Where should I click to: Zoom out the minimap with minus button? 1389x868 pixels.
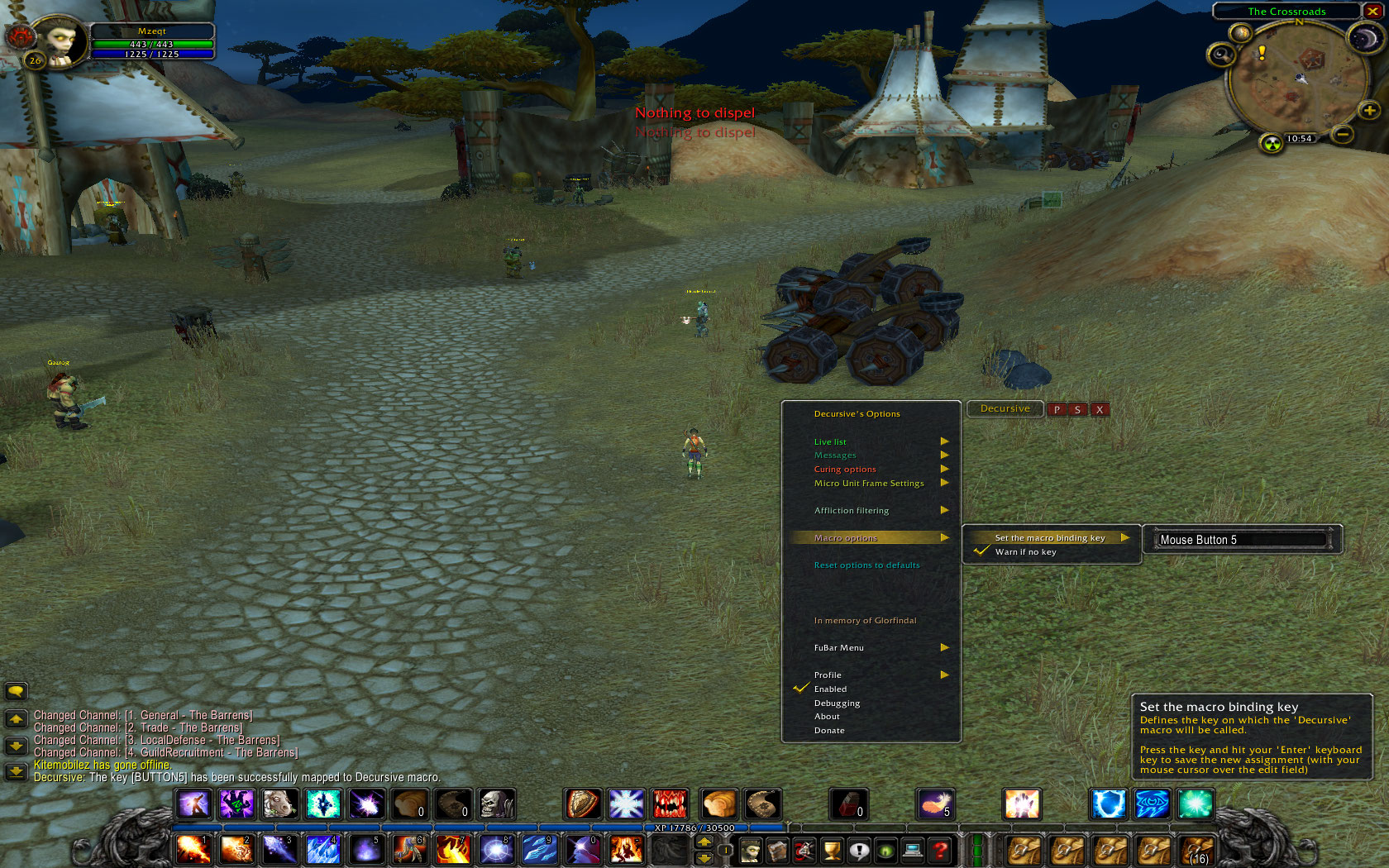pos(1342,133)
